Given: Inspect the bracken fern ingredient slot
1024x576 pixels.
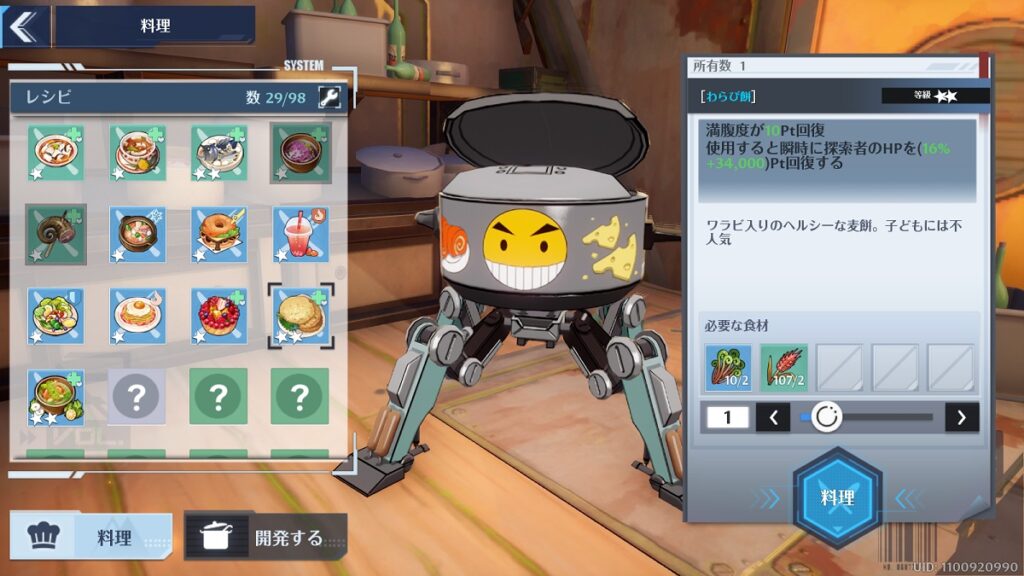Looking at the screenshot, I should 728,367.
